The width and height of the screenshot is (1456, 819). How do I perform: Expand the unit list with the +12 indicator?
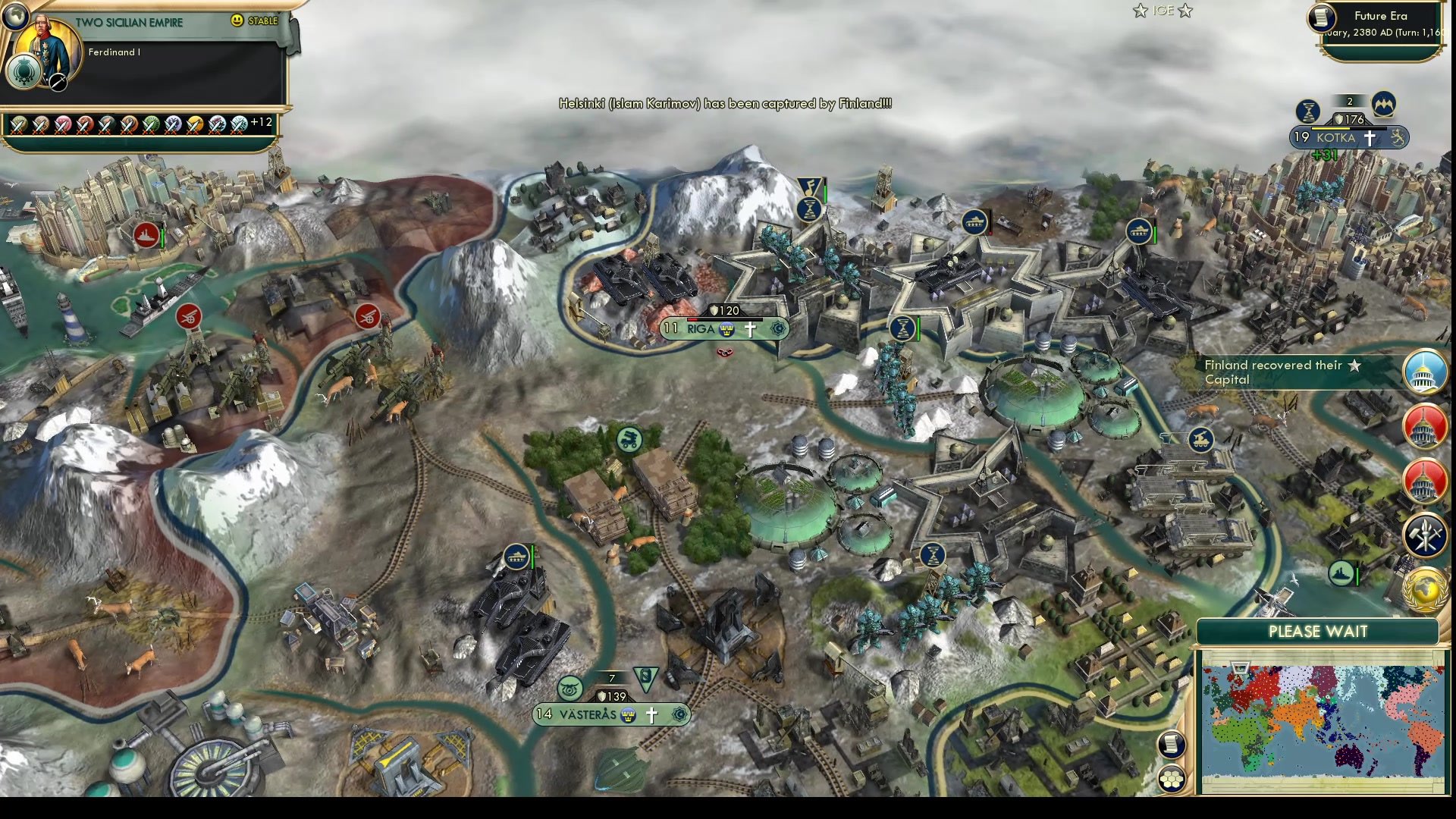point(262,120)
